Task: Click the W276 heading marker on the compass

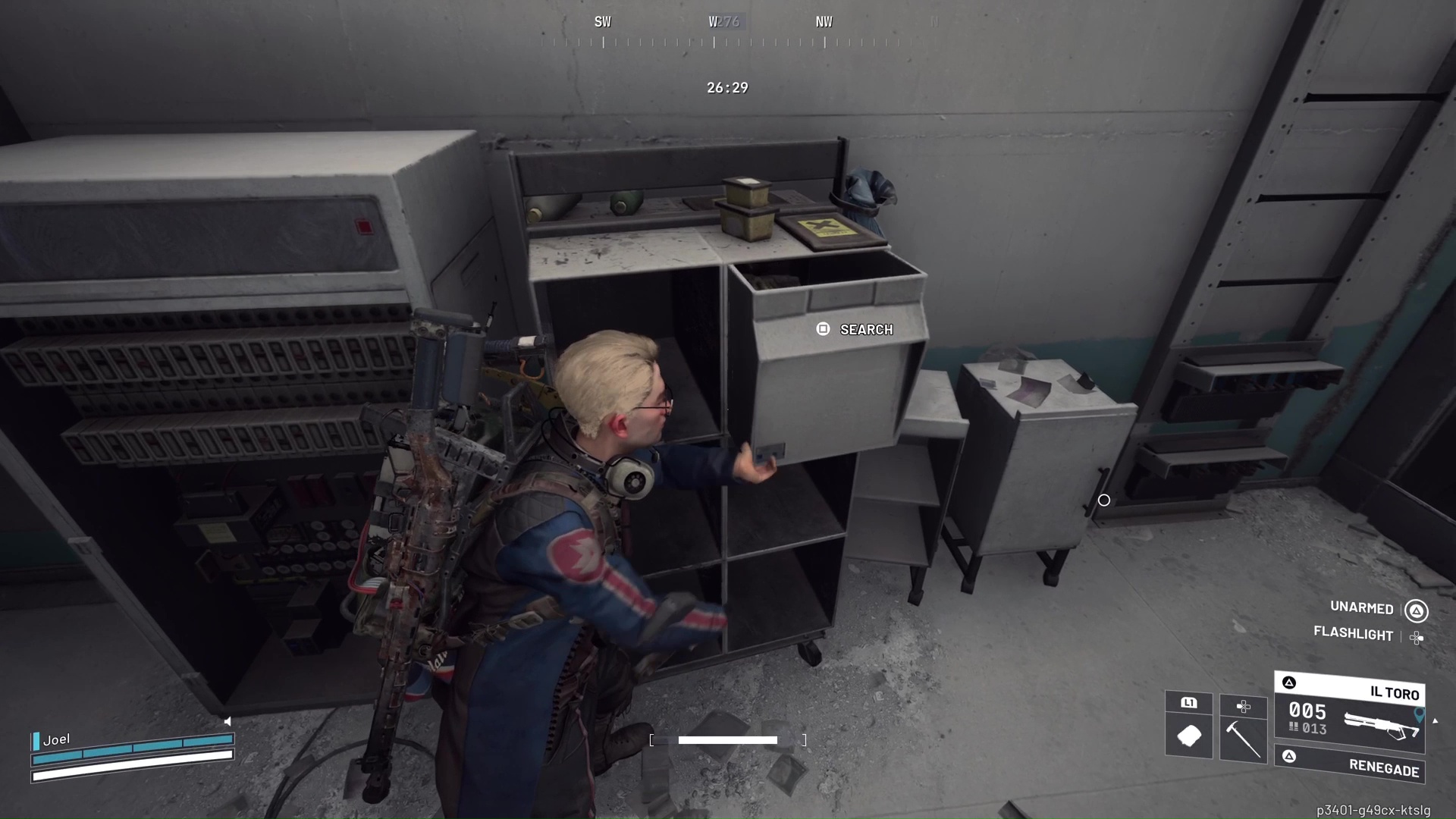Action: [724, 22]
